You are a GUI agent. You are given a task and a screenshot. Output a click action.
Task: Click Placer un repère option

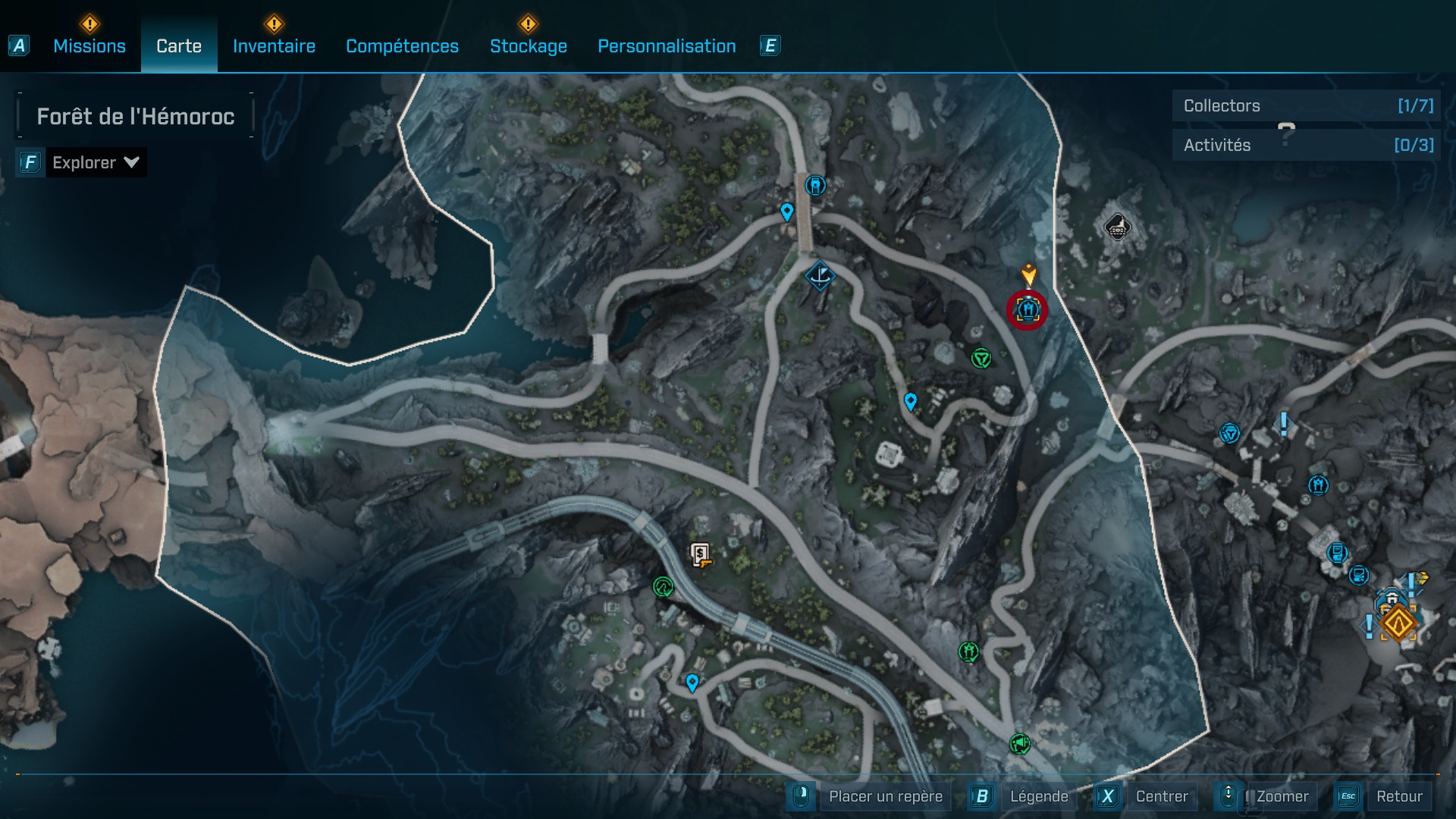pyautogui.click(x=885, y=796)
